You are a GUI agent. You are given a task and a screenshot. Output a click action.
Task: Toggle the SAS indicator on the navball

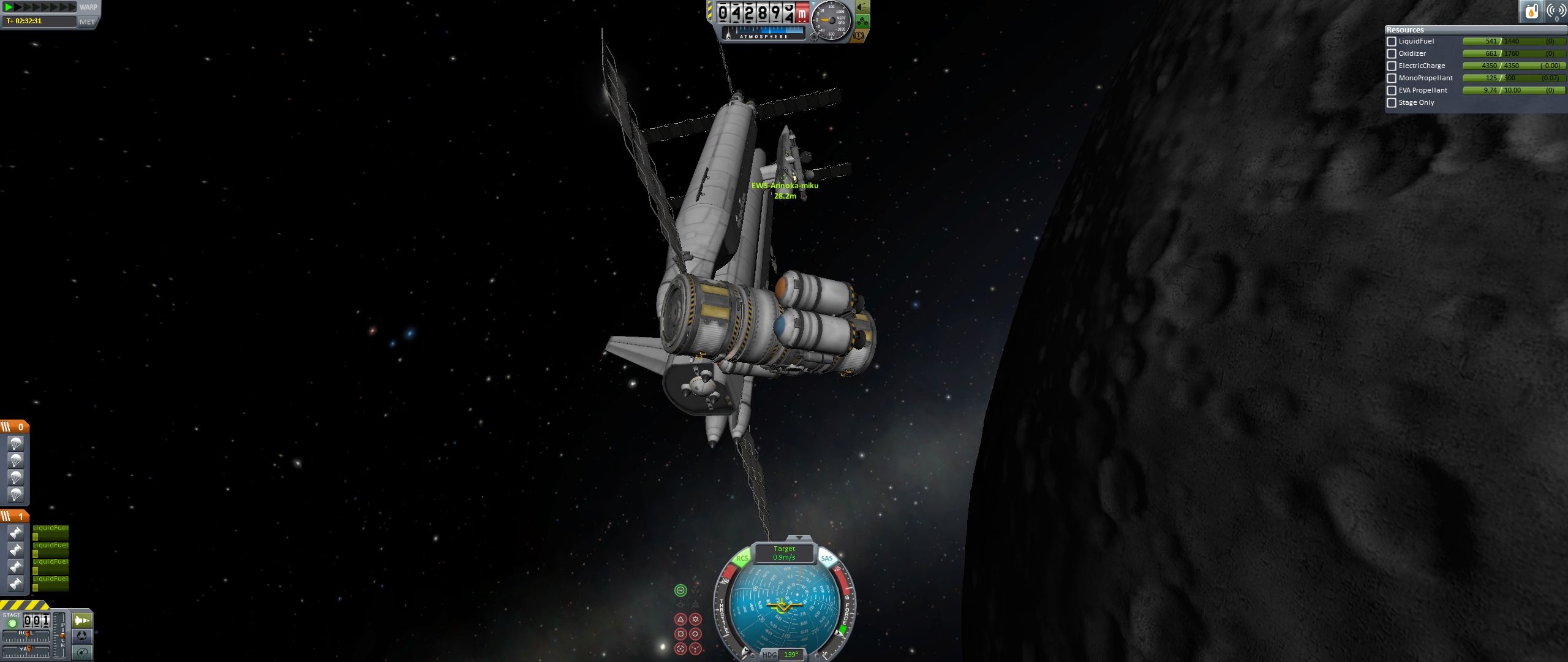[x=827, y=558]
